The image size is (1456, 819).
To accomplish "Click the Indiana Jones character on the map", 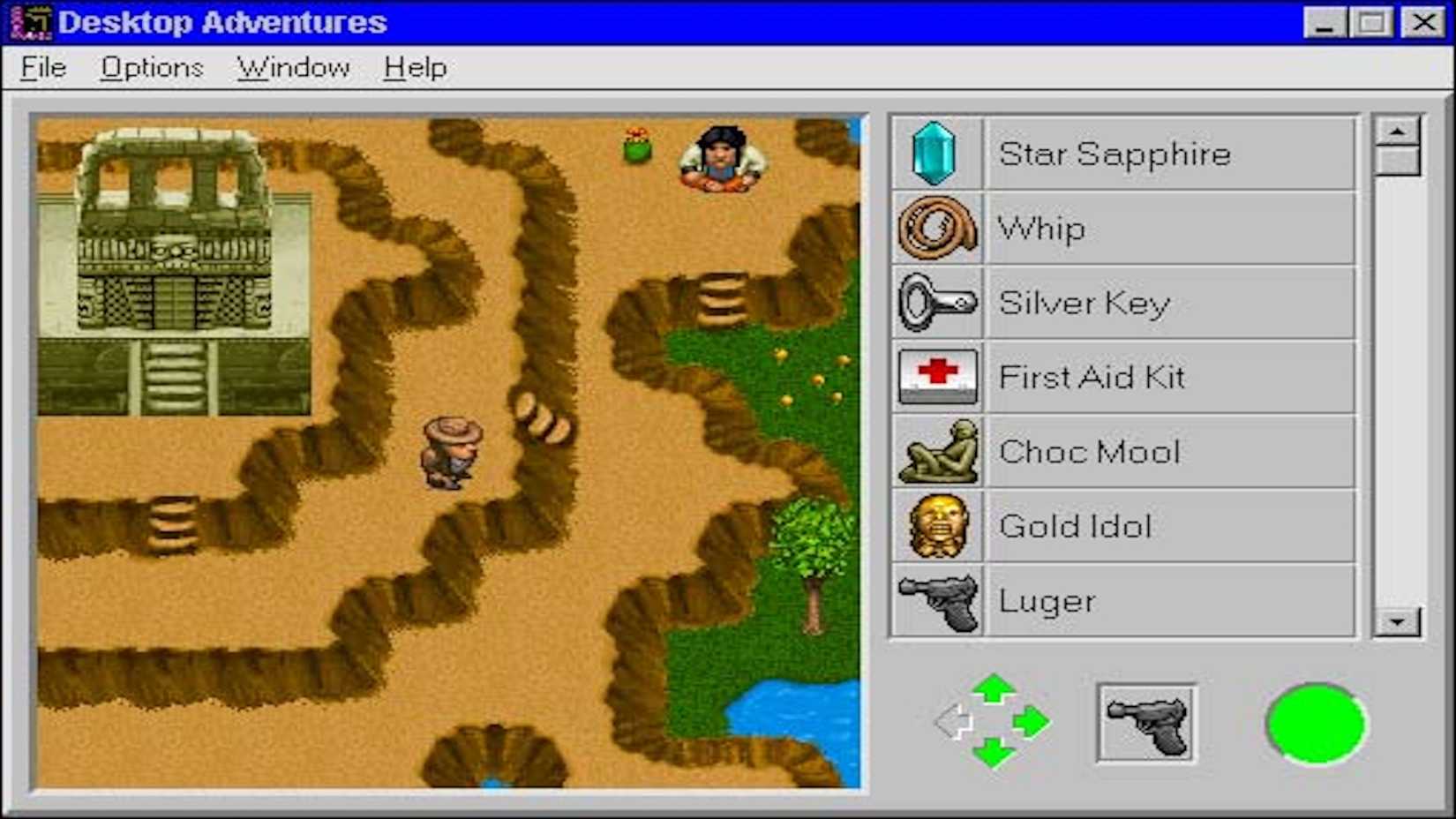I will [452, 450].
